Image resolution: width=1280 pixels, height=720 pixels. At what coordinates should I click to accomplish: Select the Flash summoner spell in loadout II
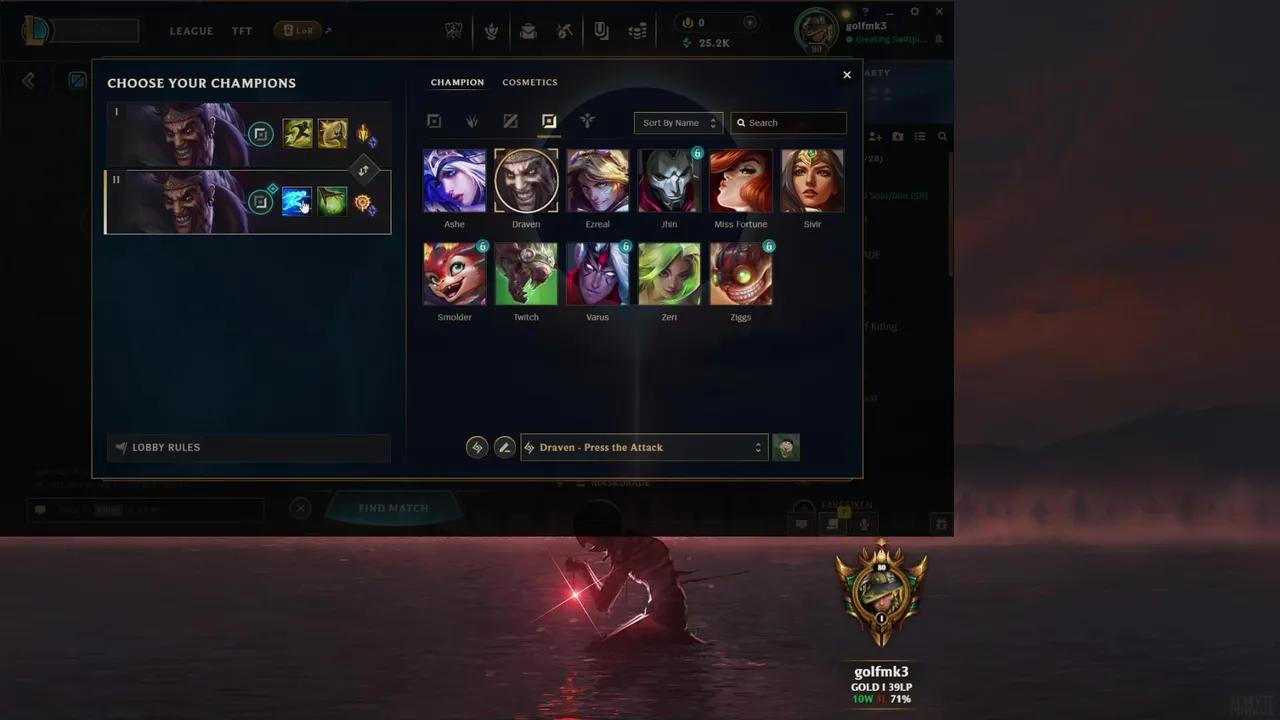297,201
